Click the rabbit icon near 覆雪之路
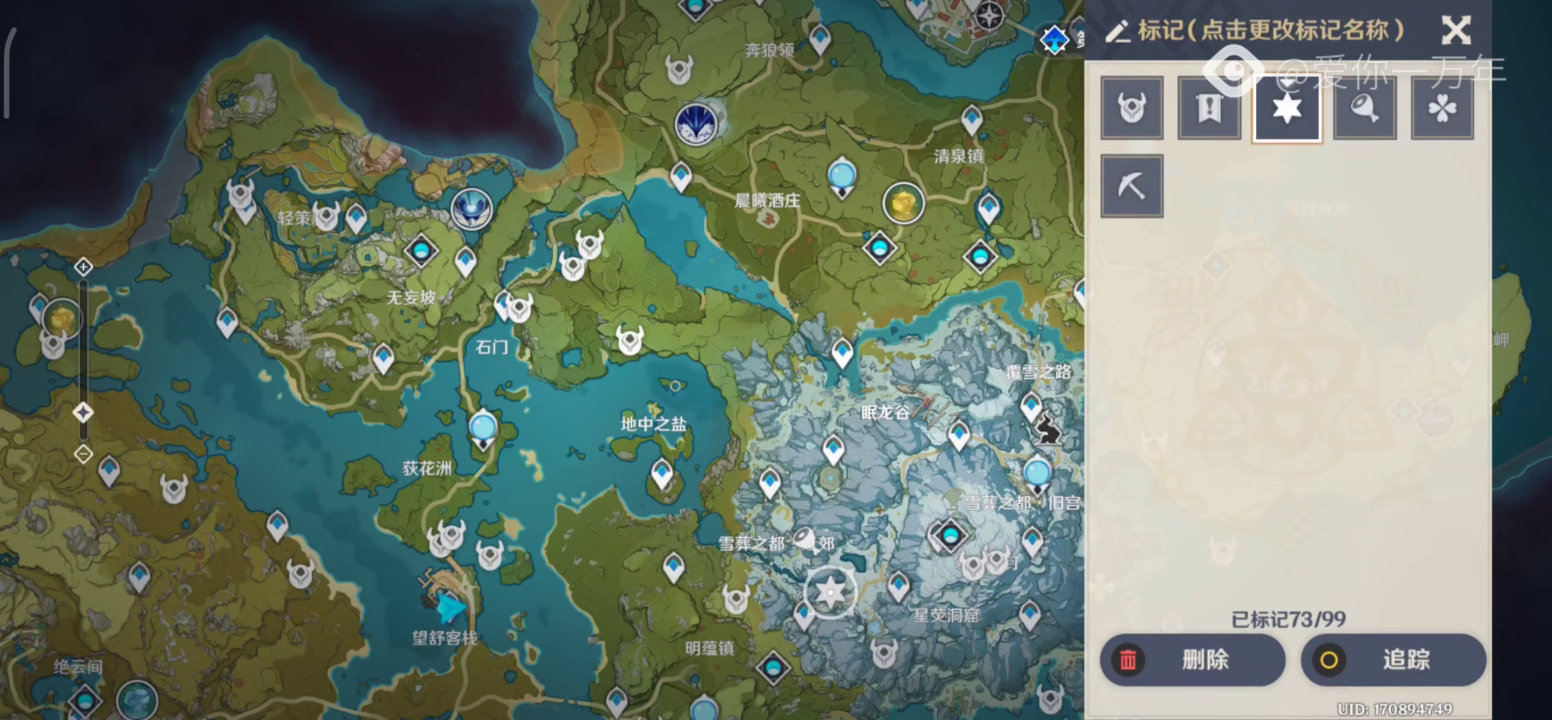 point(1048,429)
